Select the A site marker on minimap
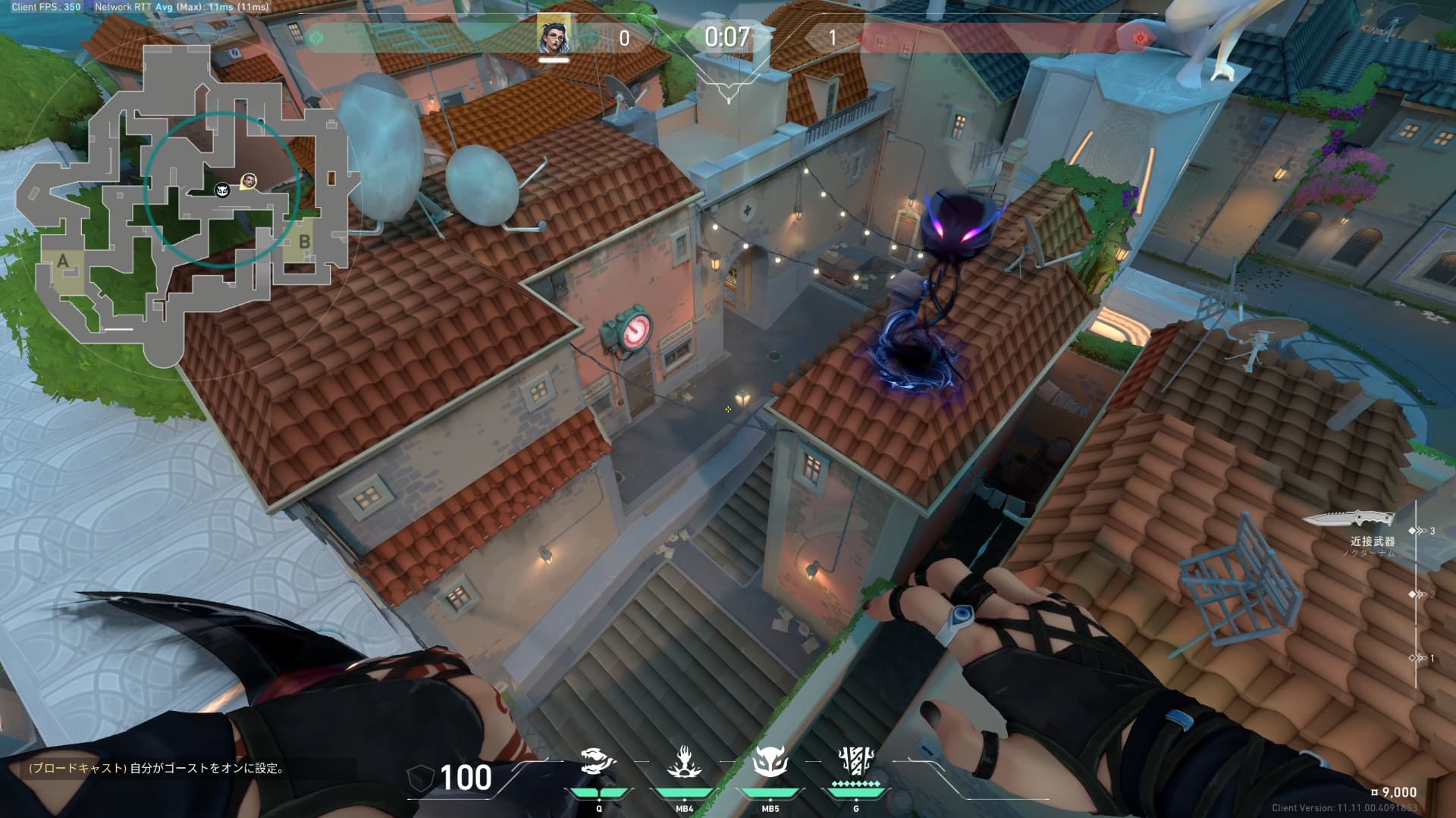1456x818 pixels. tap(63, 262)
